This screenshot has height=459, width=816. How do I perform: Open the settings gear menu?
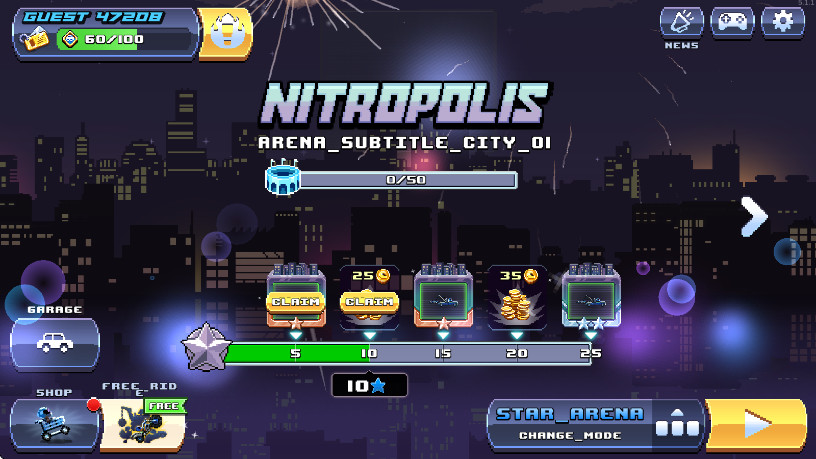tap(783, 22)
